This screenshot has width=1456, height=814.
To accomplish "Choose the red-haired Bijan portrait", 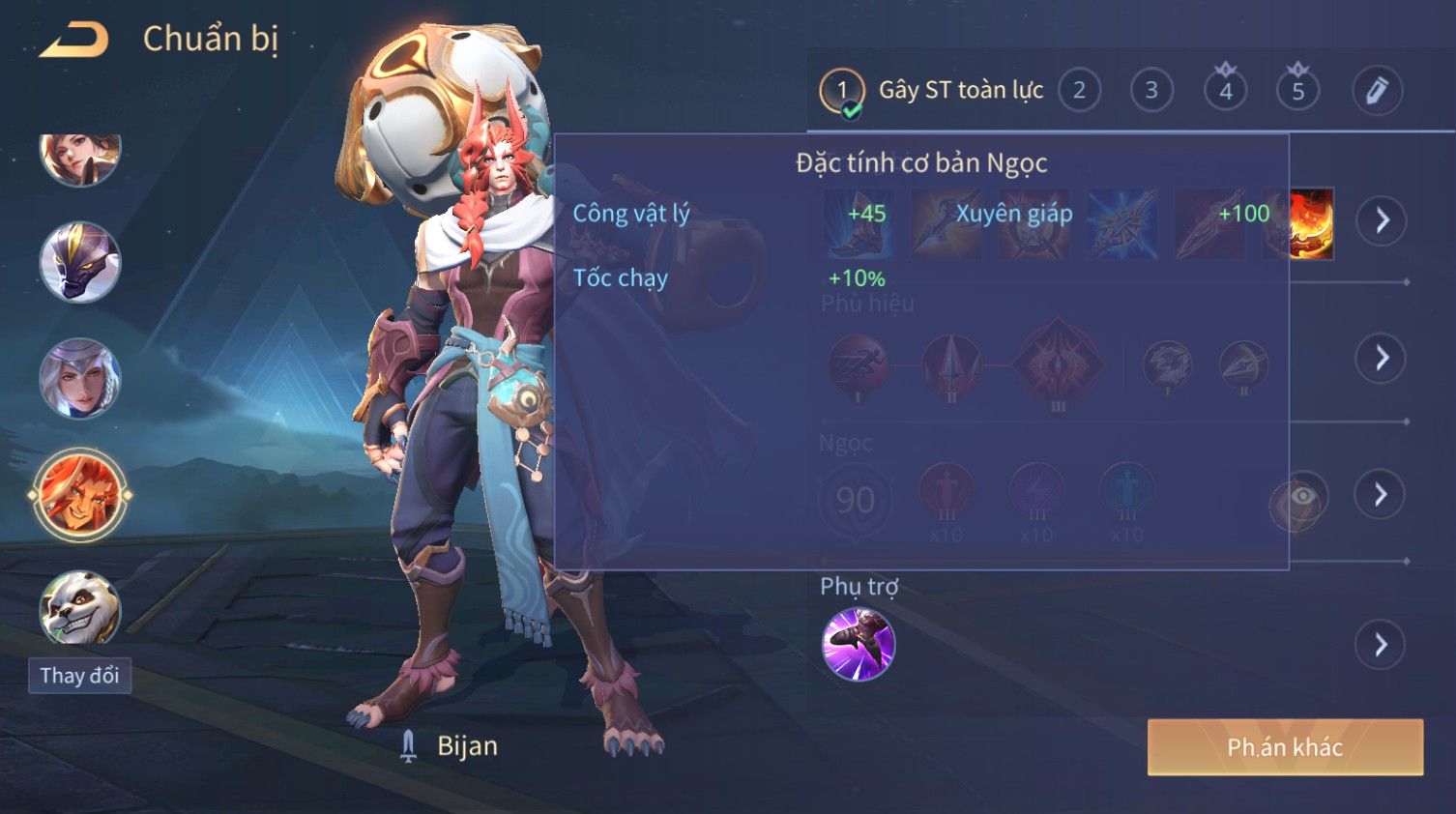I will [x=79, y=494].
